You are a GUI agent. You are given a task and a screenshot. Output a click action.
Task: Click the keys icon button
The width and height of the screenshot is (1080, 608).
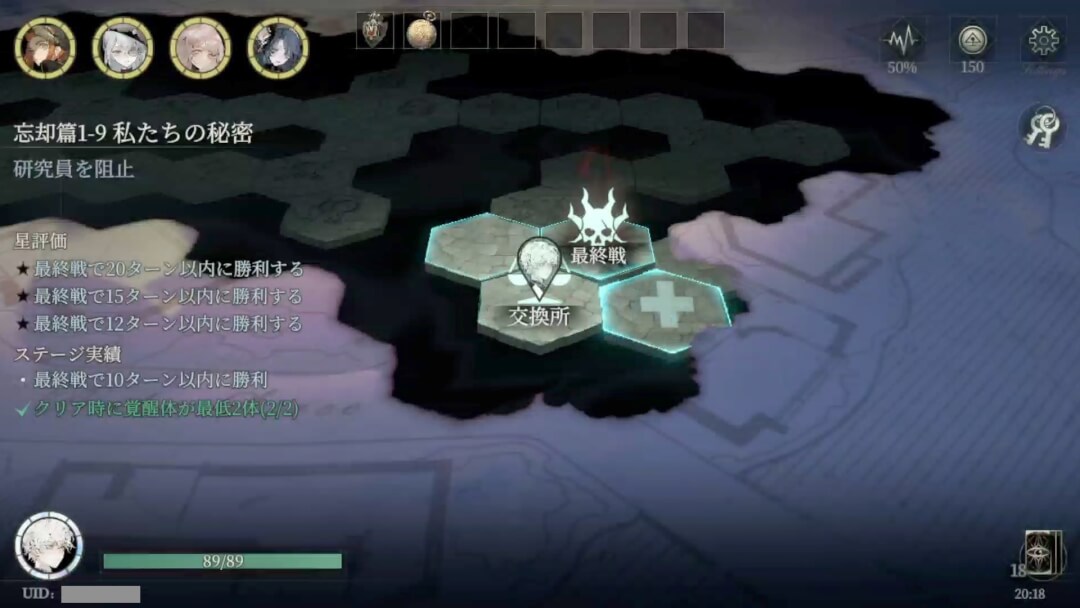1040,128
